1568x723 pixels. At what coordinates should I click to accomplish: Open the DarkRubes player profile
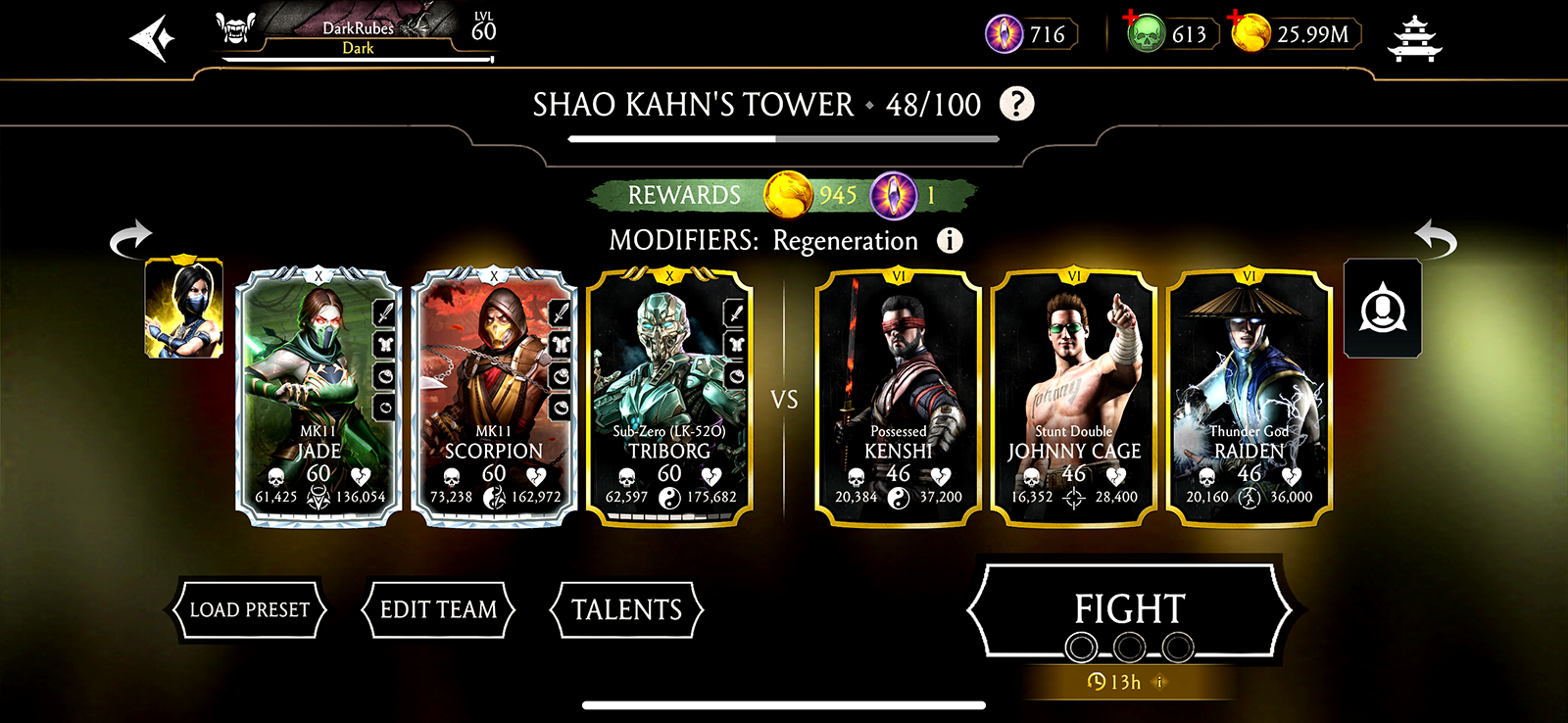coord(357,37)
